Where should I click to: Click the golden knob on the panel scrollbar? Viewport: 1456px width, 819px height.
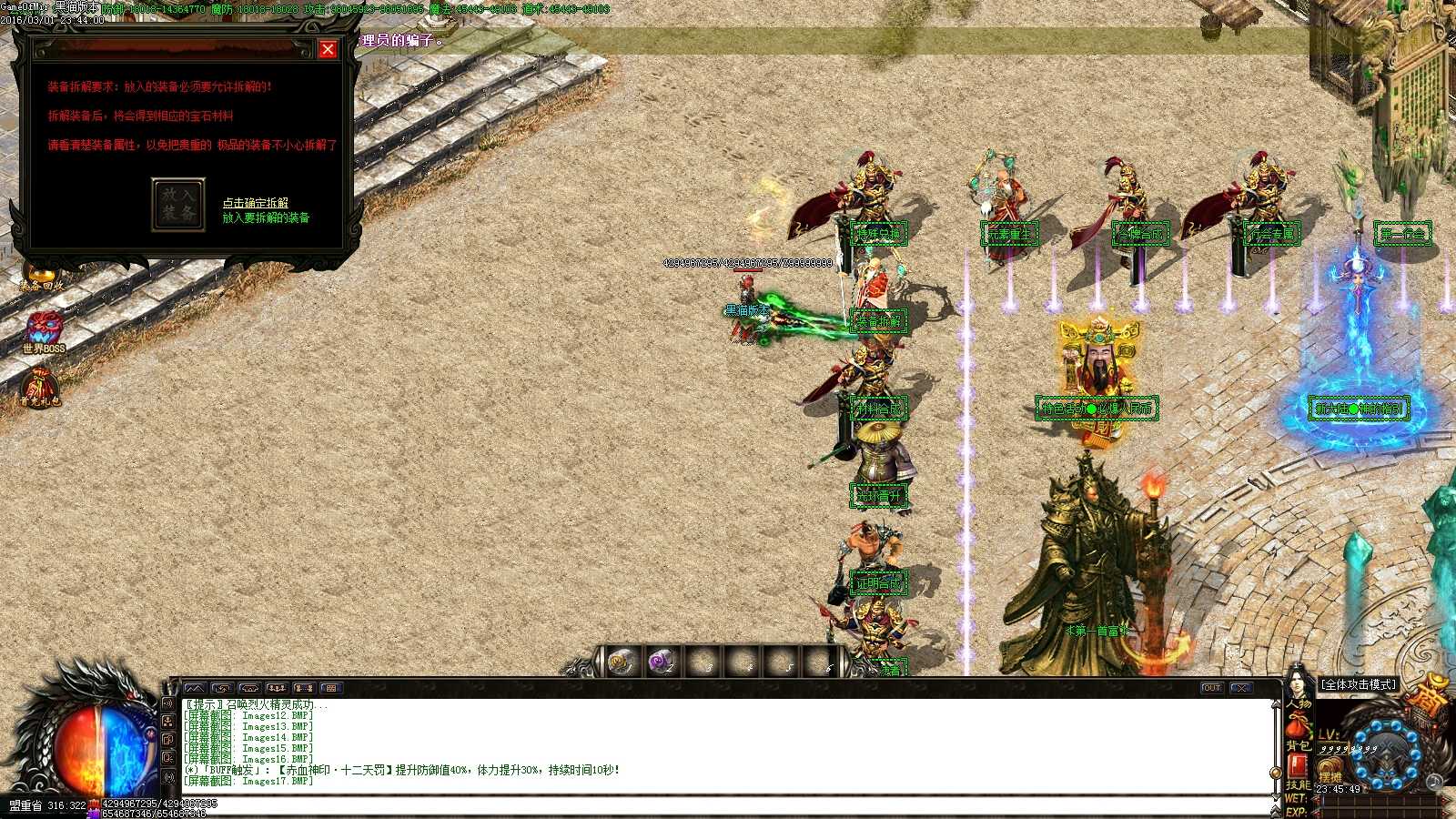(1275, 772)
